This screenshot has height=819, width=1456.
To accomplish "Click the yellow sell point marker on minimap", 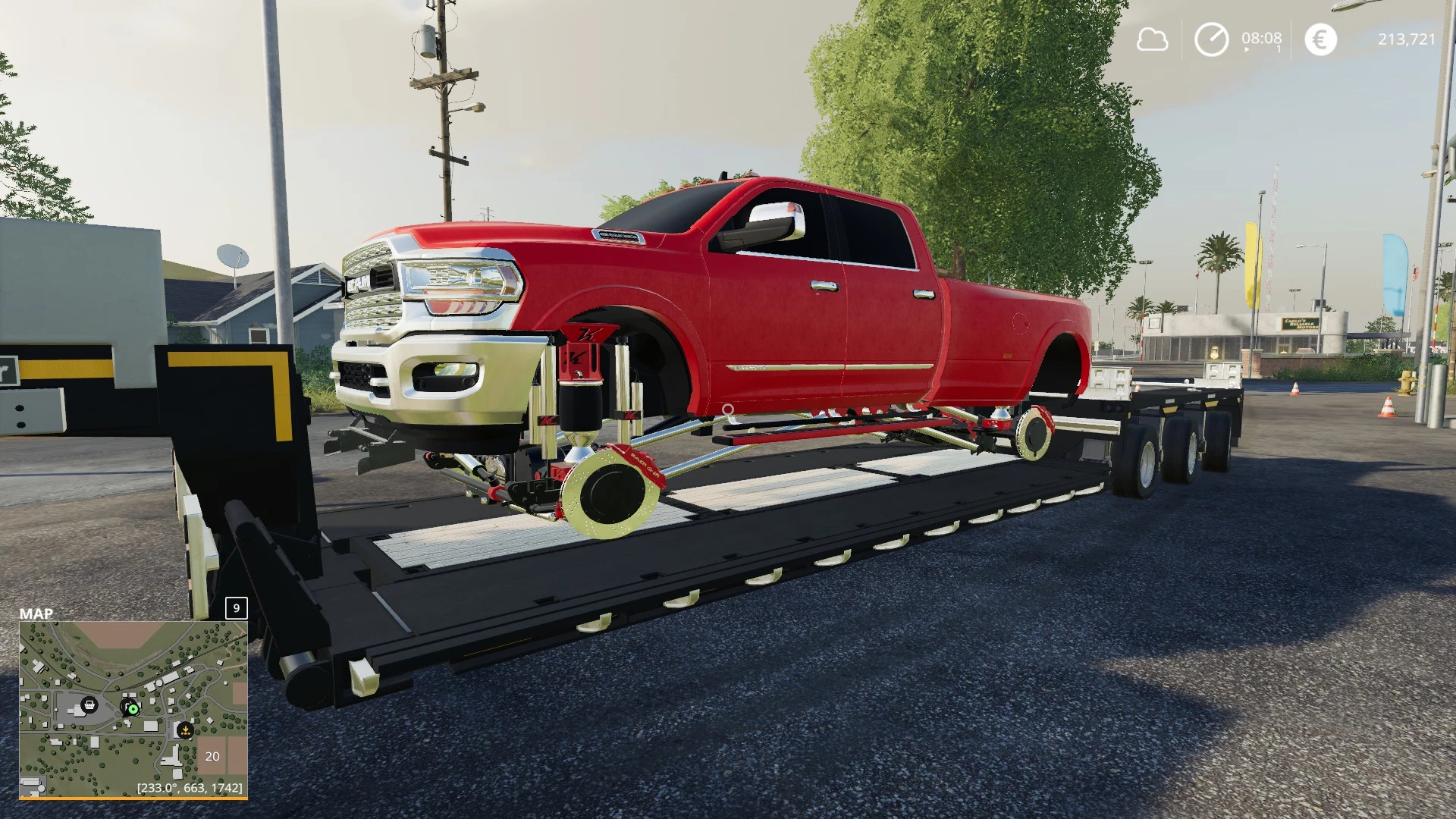I will click(x=185, y=730).
